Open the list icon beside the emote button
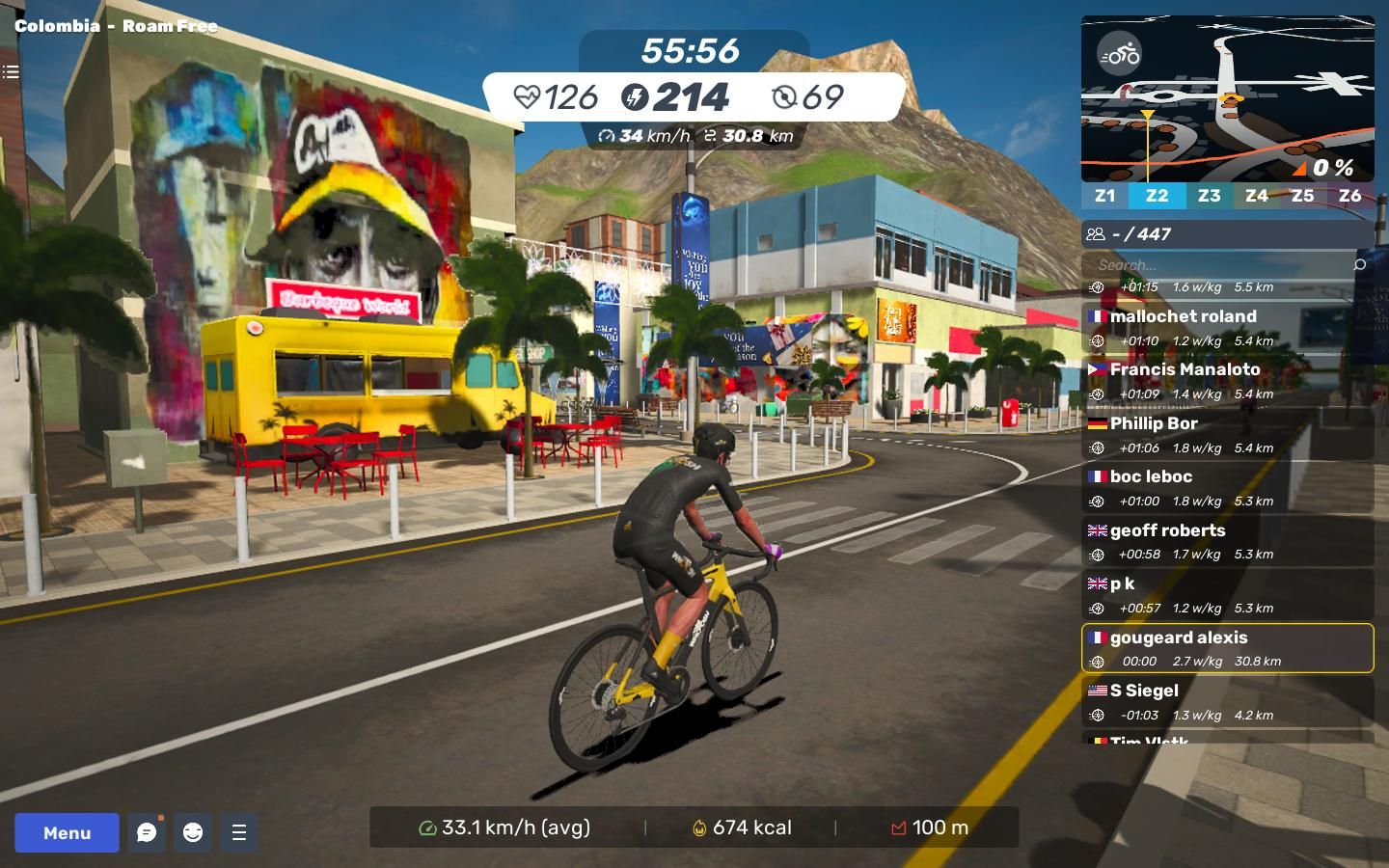Viewport: 1389px width, 868px height. pyautogui.click(x=239, y=832)
